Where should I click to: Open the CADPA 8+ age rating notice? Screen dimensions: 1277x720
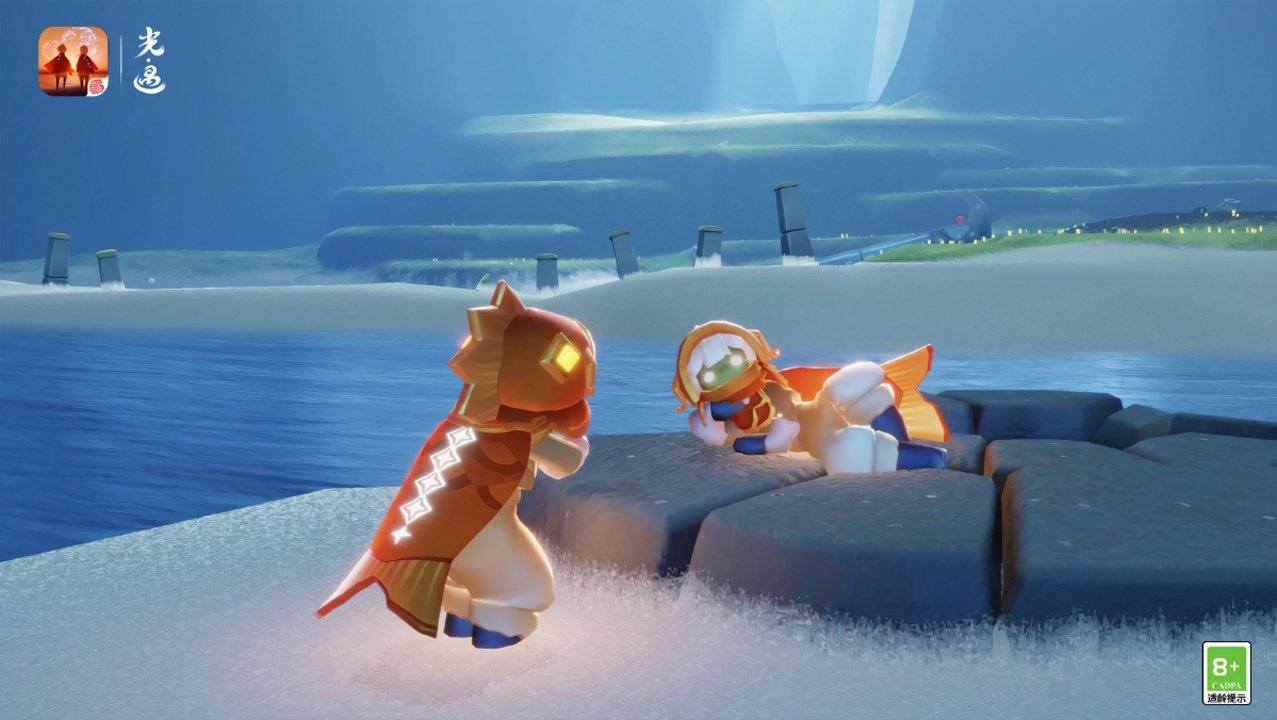(1226, 673)
